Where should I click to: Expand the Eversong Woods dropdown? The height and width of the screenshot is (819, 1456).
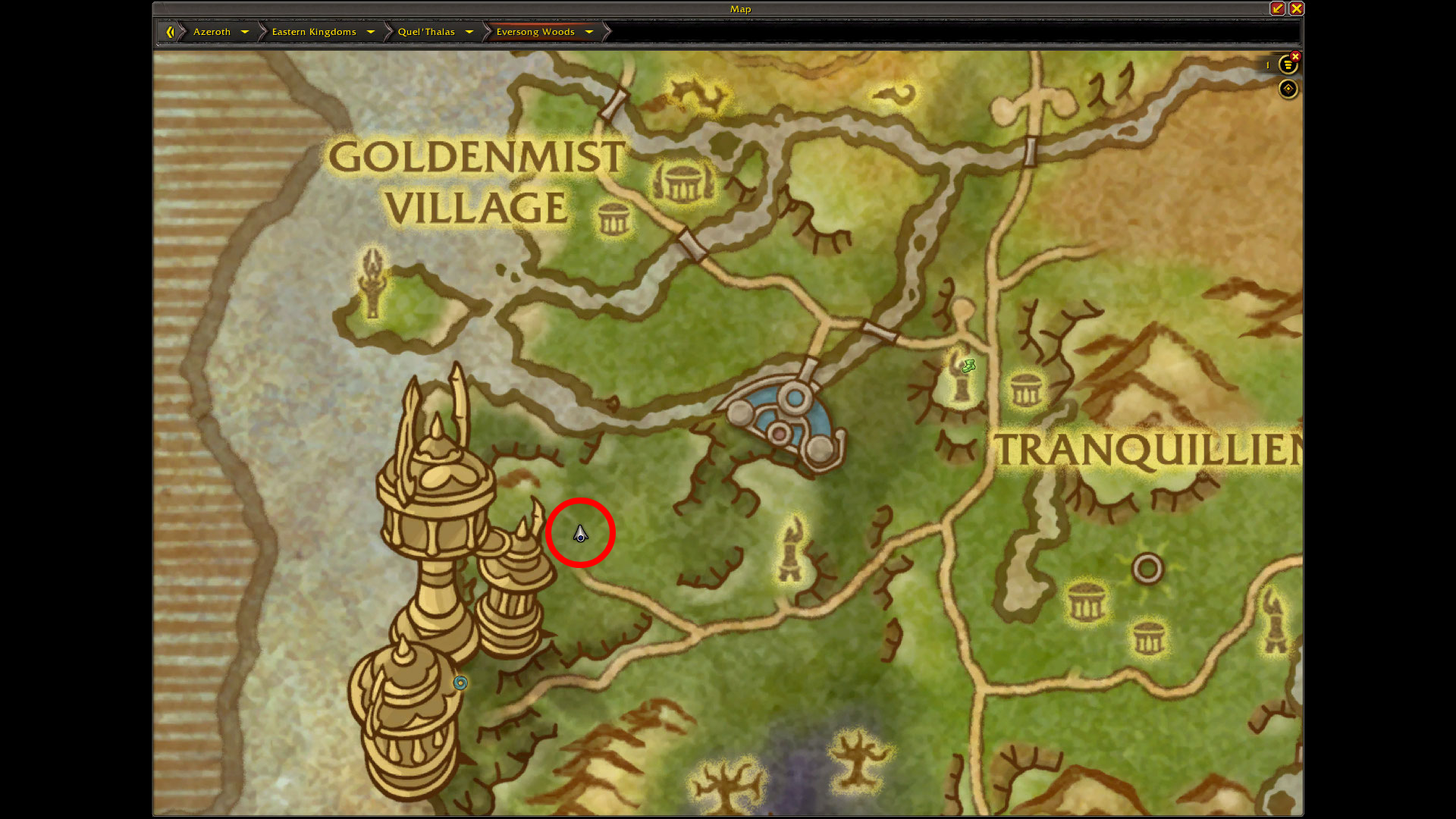(x=589, y=32)
